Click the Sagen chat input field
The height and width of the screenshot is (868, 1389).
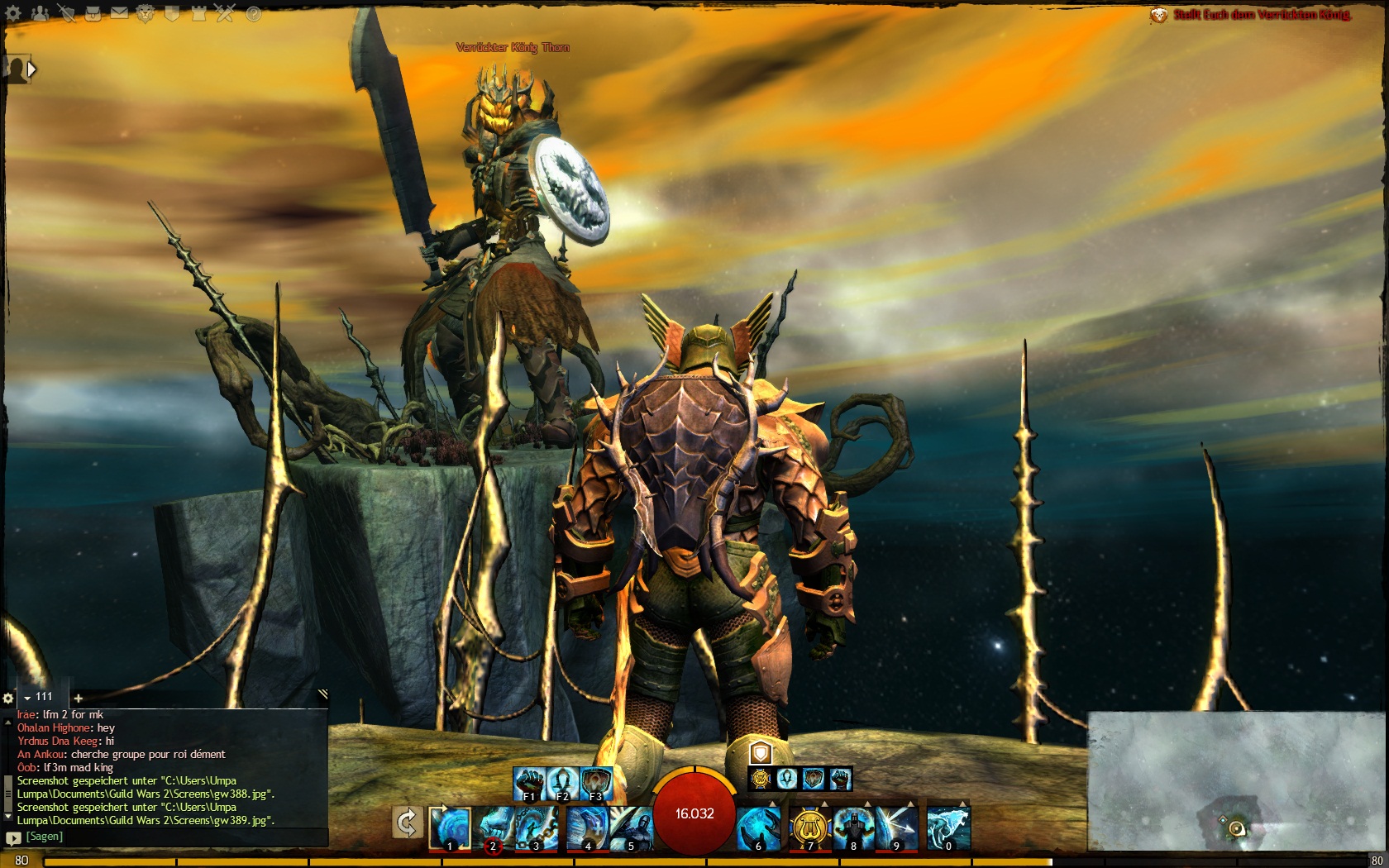pos(165,837)
